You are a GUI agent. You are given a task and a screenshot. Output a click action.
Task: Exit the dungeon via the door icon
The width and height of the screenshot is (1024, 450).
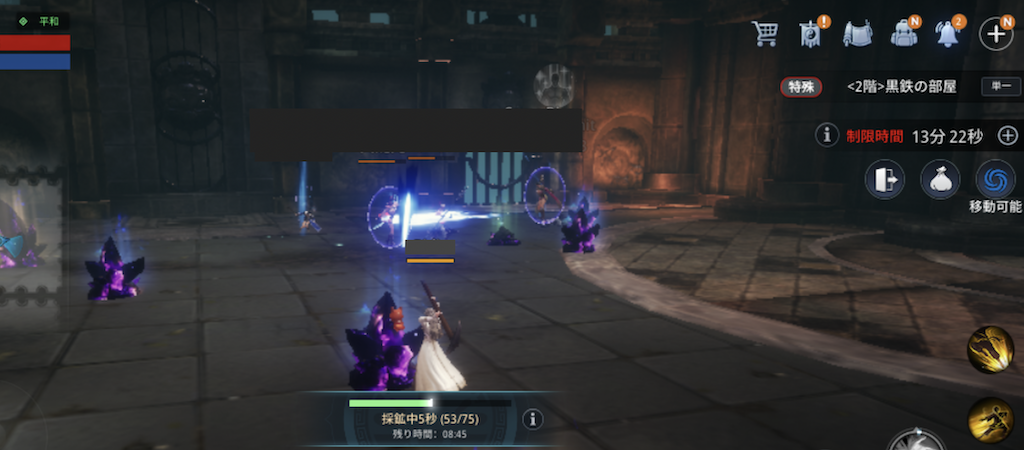885,180
